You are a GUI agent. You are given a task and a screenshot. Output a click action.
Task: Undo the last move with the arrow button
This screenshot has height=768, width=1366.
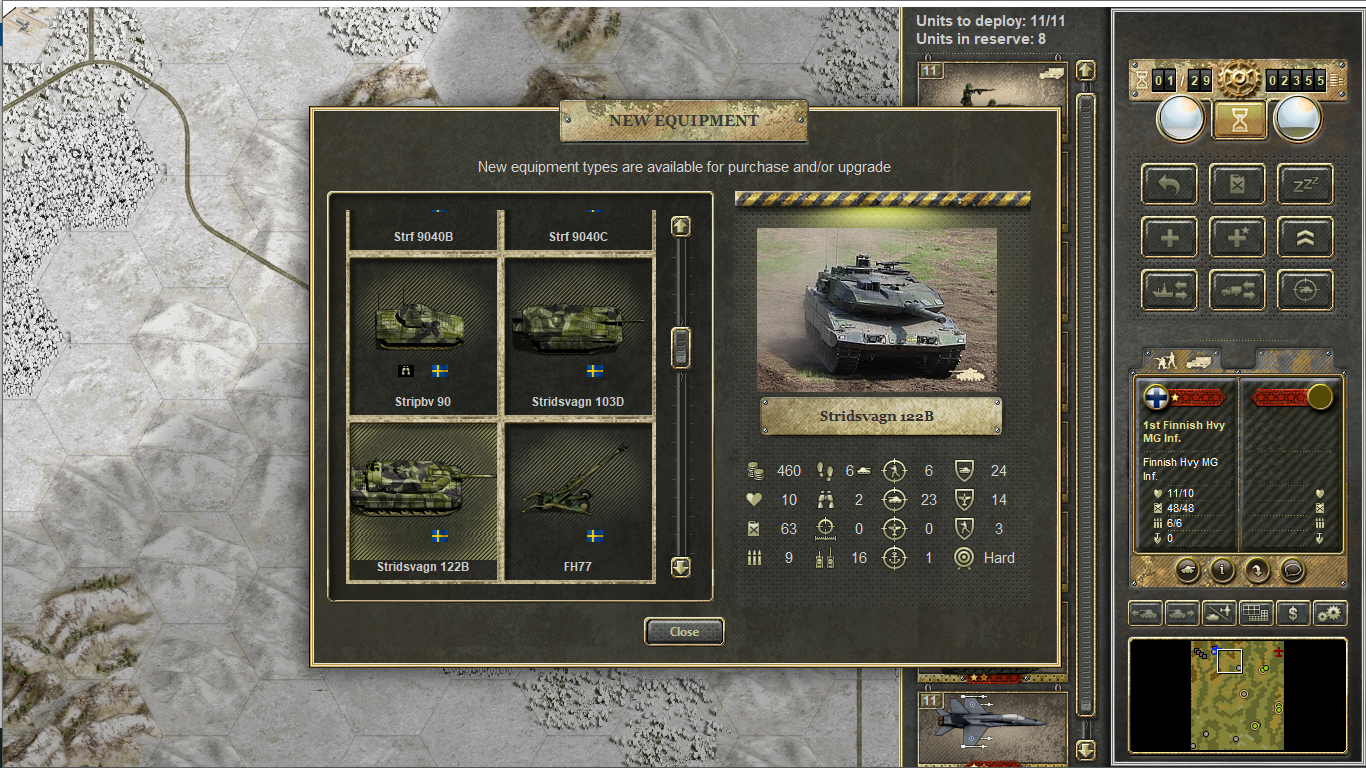click(1170, 184)
